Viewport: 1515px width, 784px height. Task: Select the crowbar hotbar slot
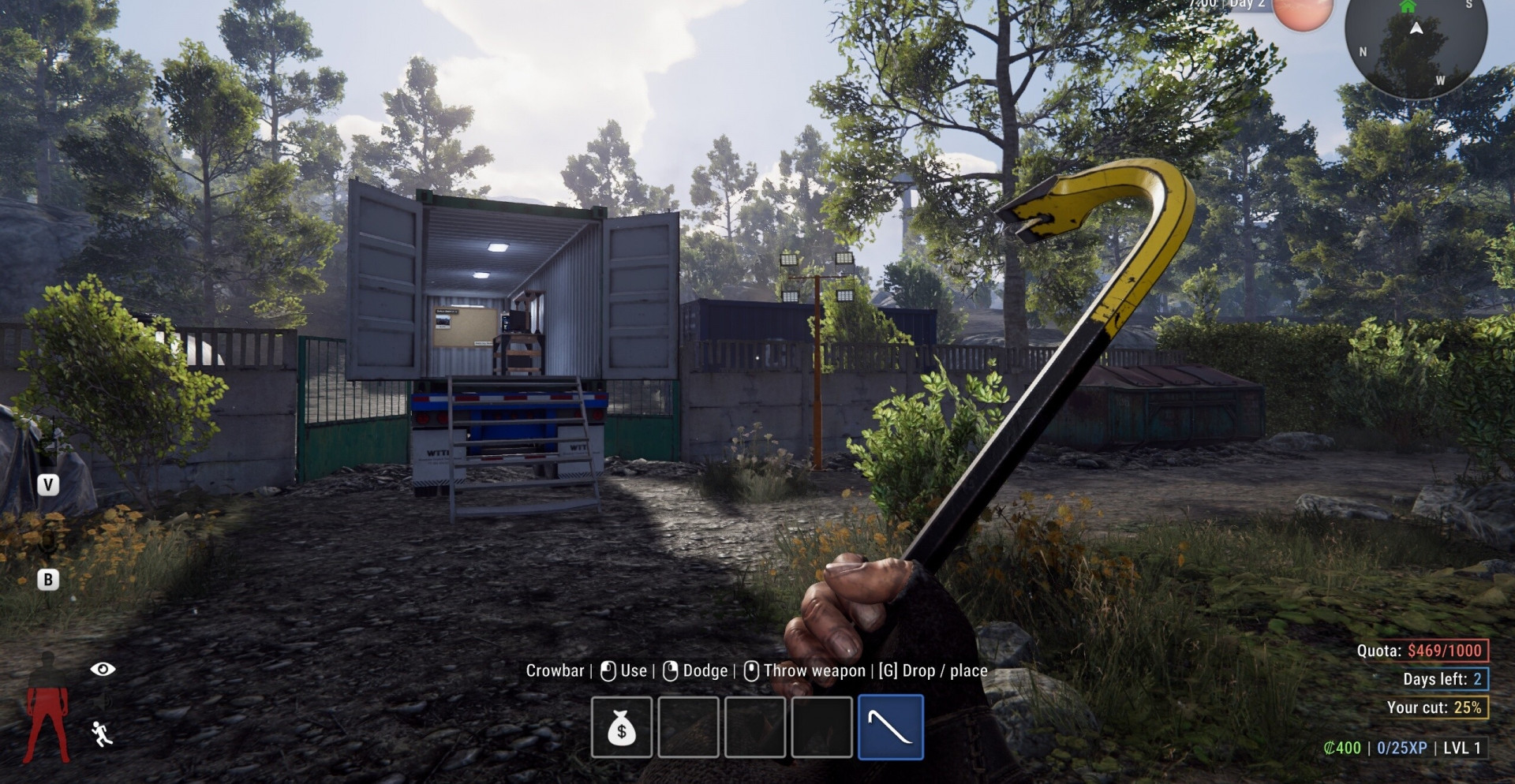pyautogui.click(x=890, y=727)
